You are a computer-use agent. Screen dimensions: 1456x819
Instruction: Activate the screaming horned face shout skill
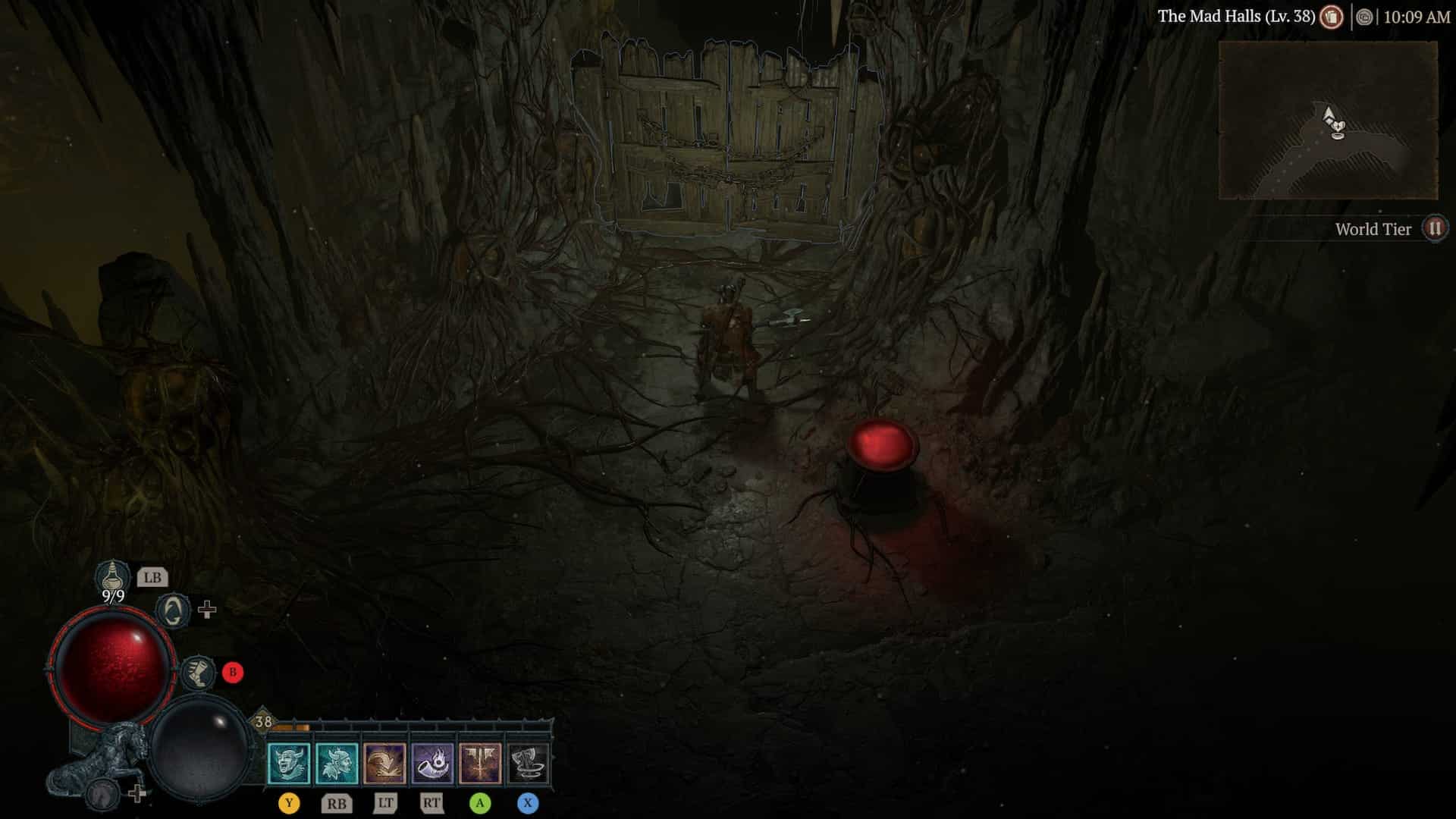tap(289, 763)
